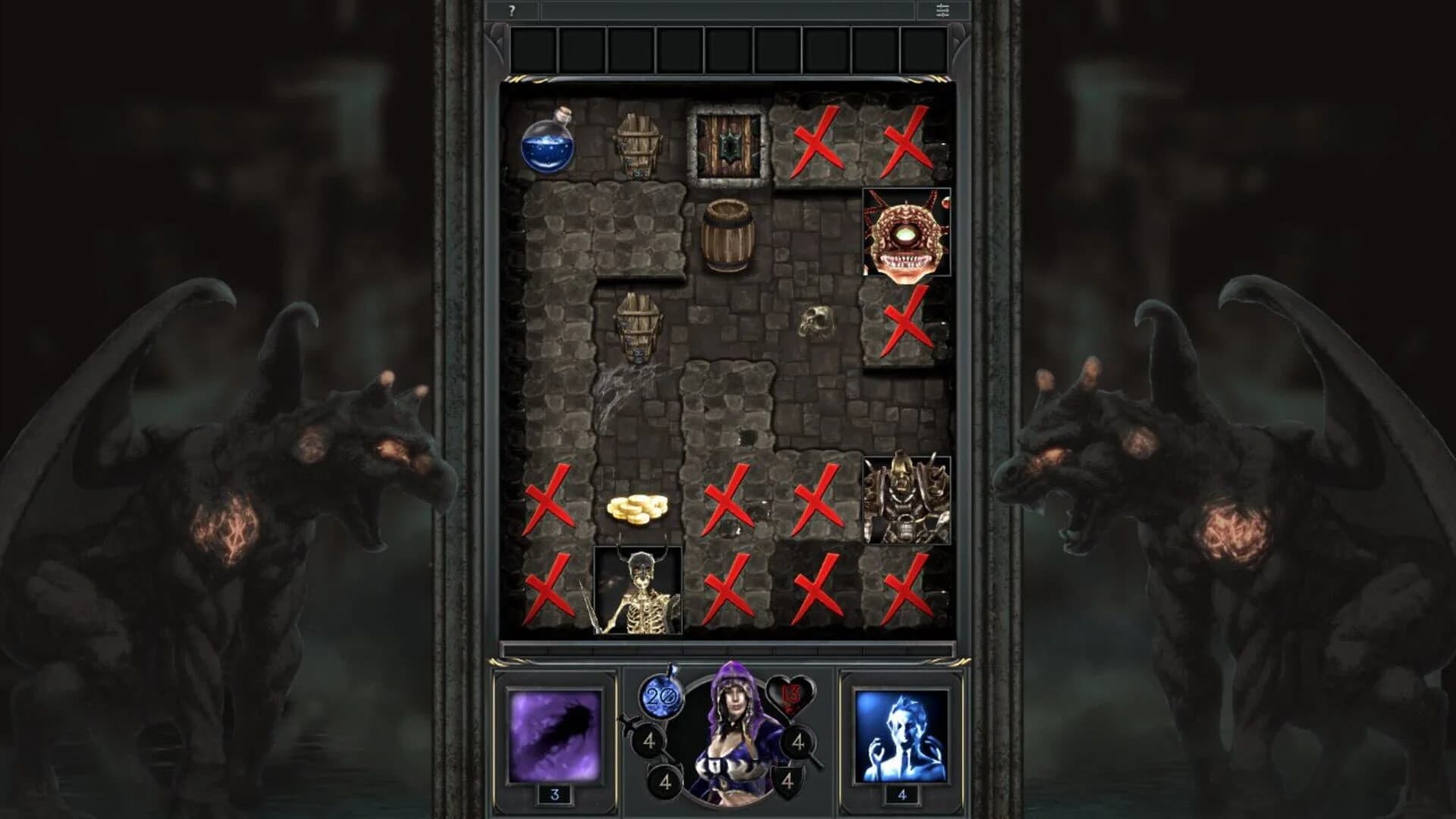Smash the wooden barrel tile
The image size is (1456, 819).
[730, 235]
